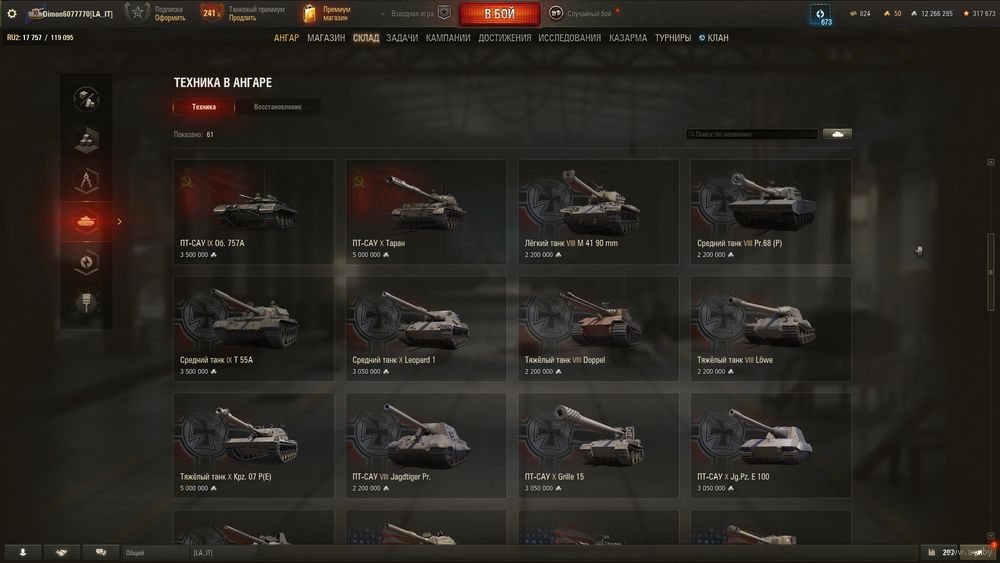1000x563 pixels.
Task: Open the Магазин menu
Action: point(326,38)
